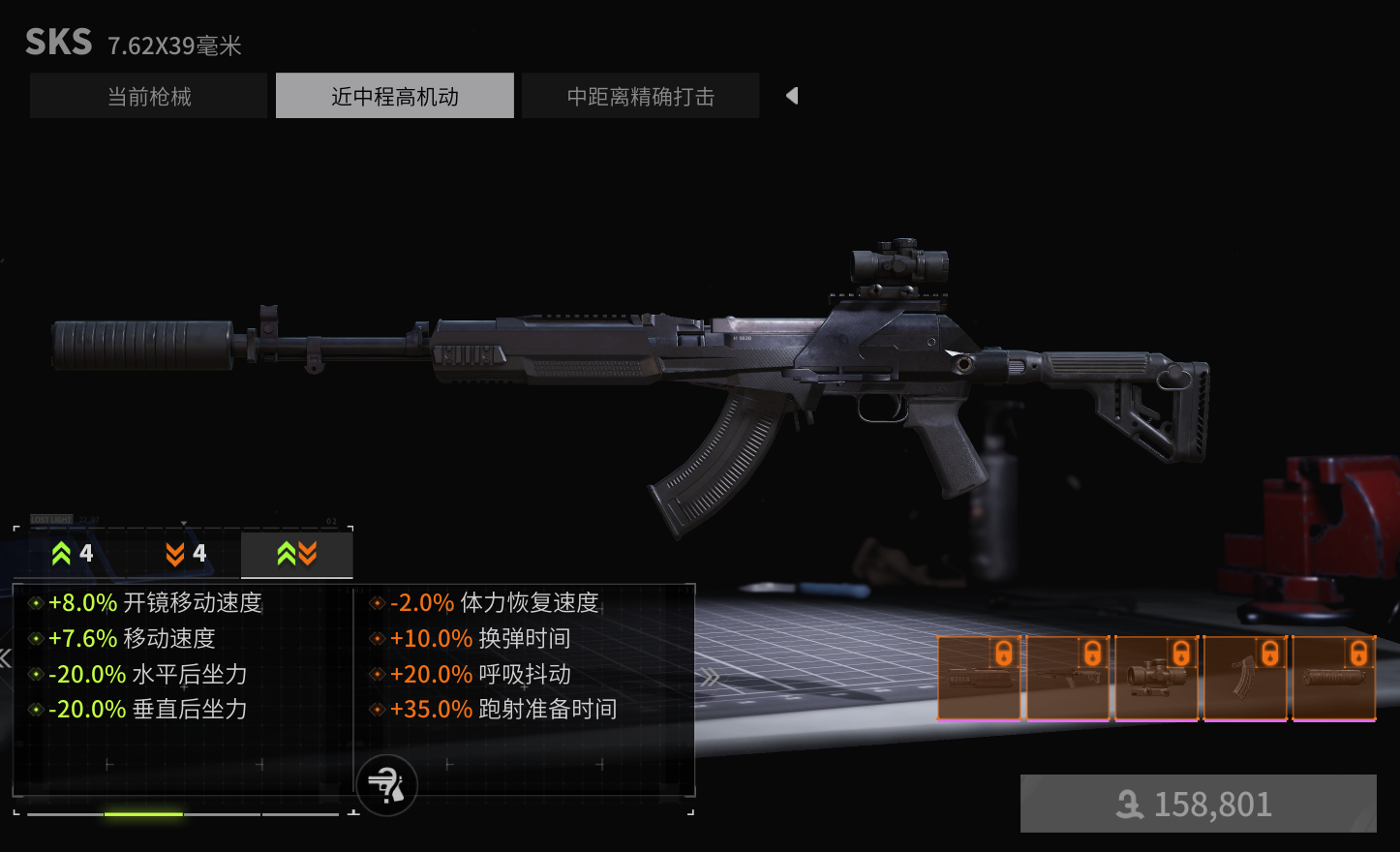Select the 近中程高机动 preset tab
This screenshot has width=1400, height=852.
coord(394,96)
